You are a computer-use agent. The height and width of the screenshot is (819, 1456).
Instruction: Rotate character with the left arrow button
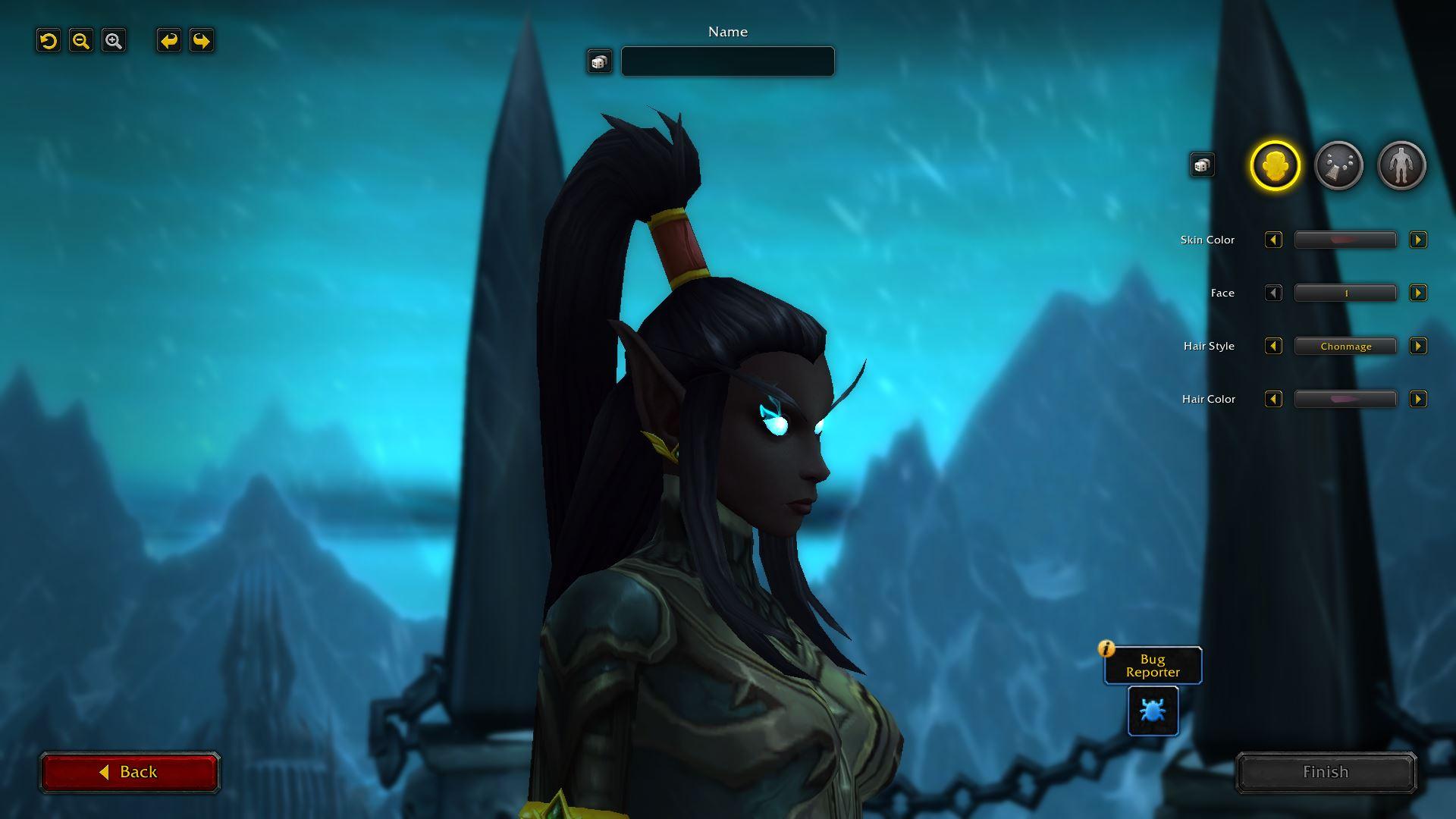(x=169, y=41)
